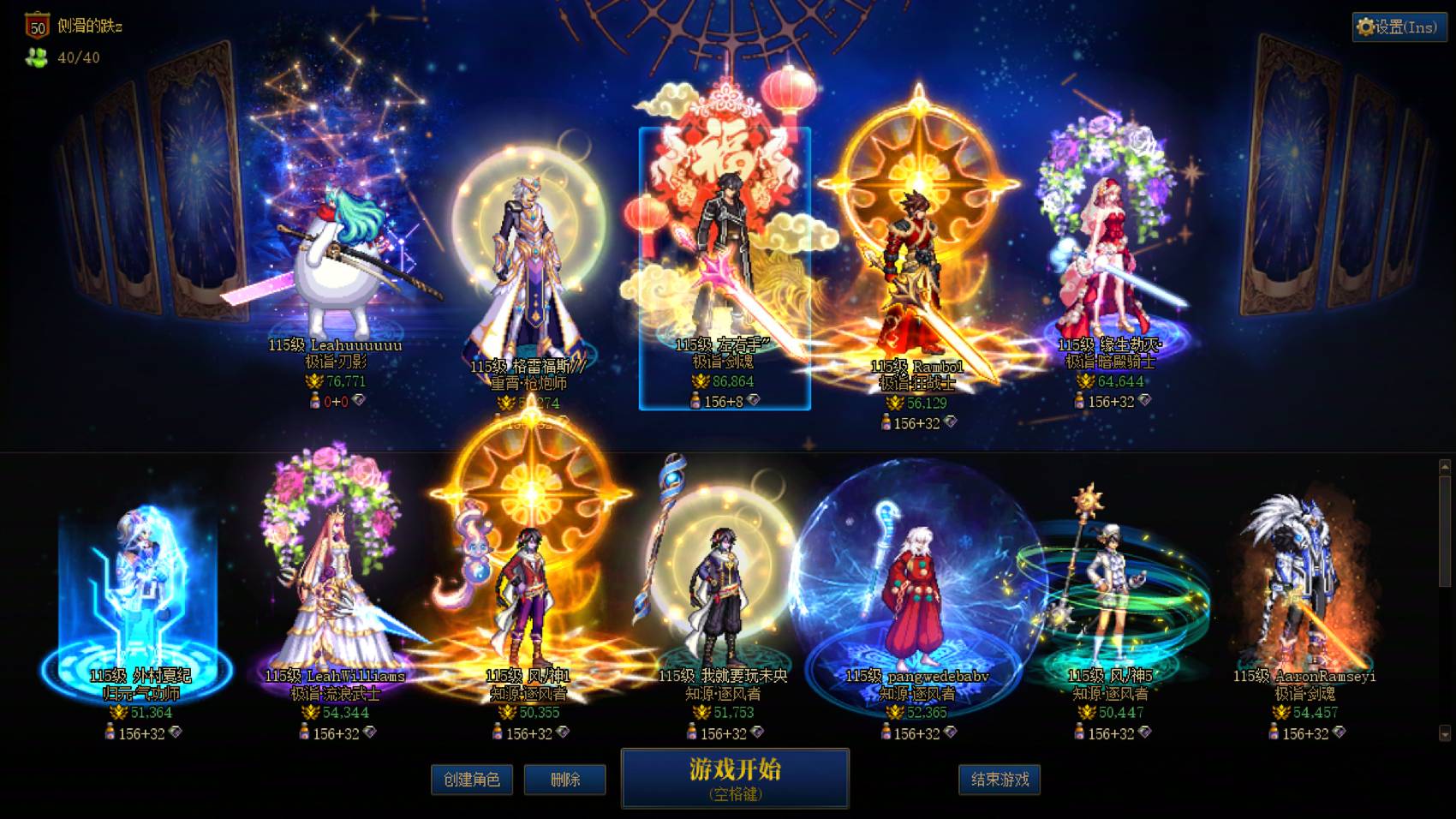
Task: Click the fatigue potion icon under 左右手
Action: (x=694, y=402)
